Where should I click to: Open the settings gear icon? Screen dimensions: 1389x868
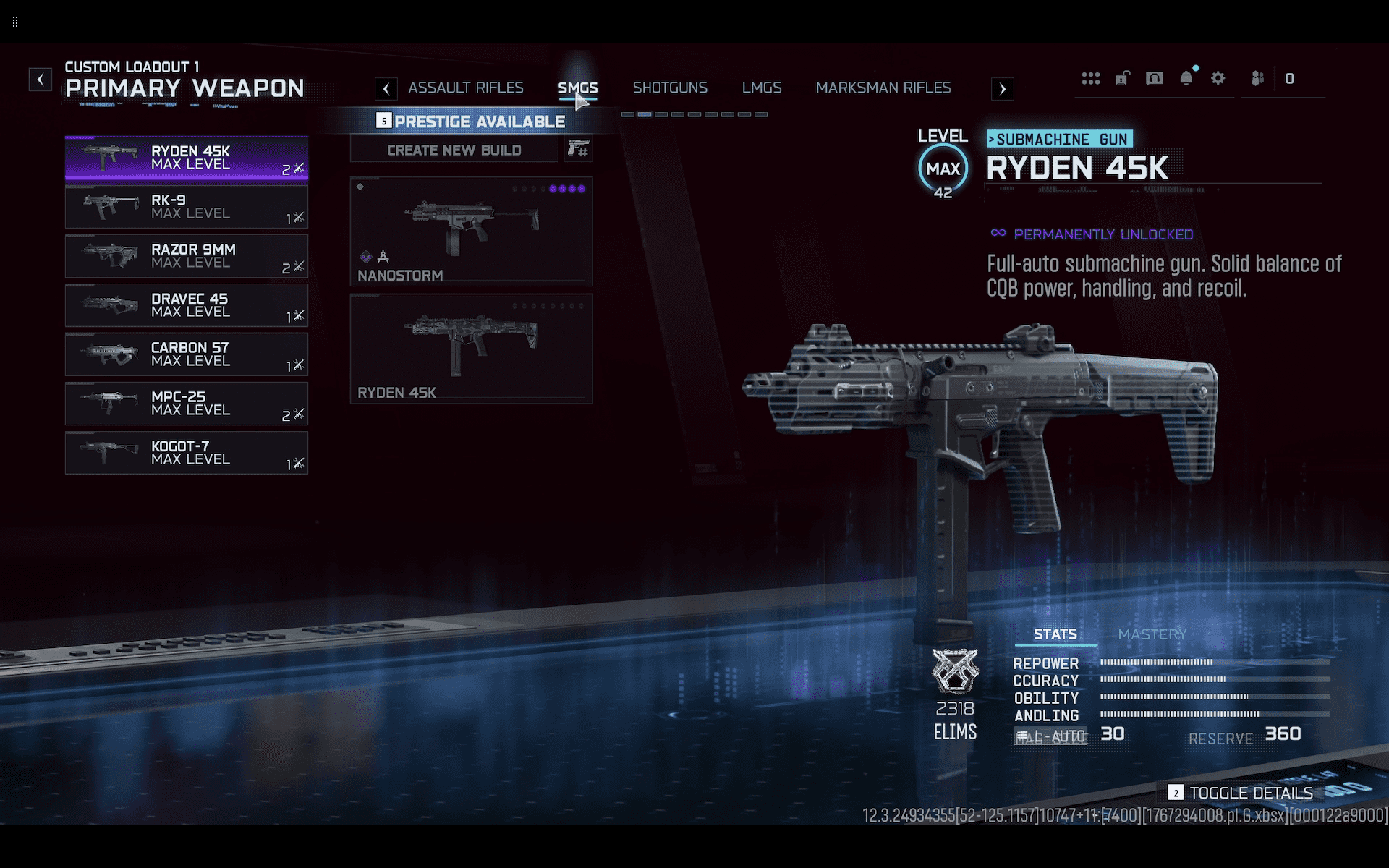pyautogui.click(x=1218, y=78)
